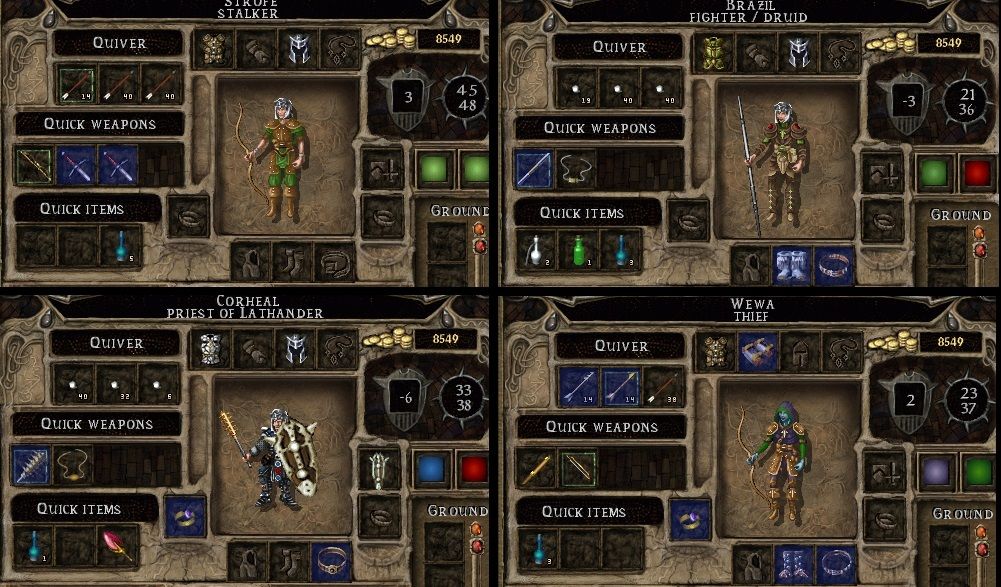This screenshot has height=587, width=1001.
Task: Choose Brazil's quarterstaff quick weapon slot
Action: (533, 168)
